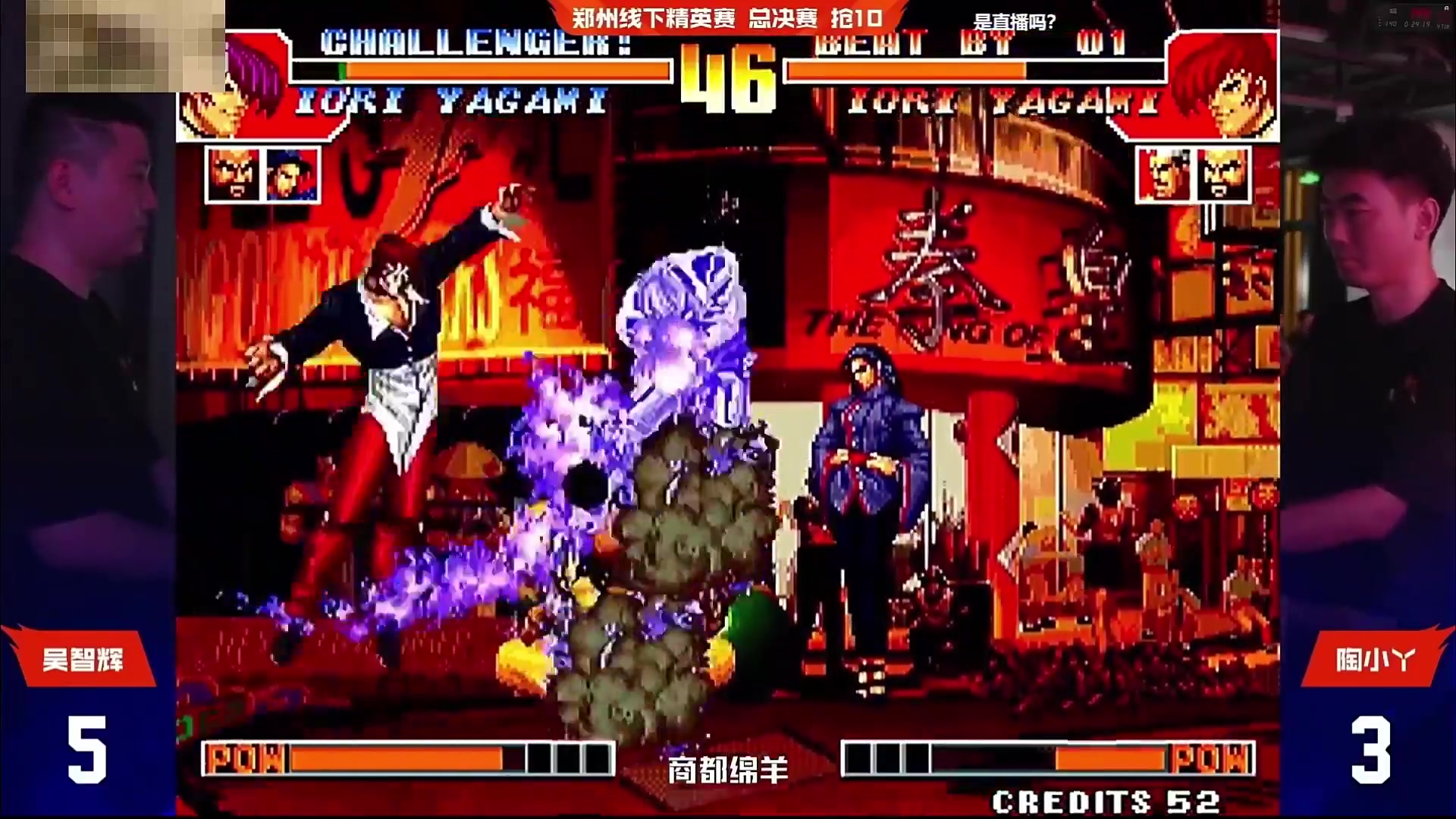
Task: Pick player two's bearded reserve fighter icon
Action: pos(1222,175)
